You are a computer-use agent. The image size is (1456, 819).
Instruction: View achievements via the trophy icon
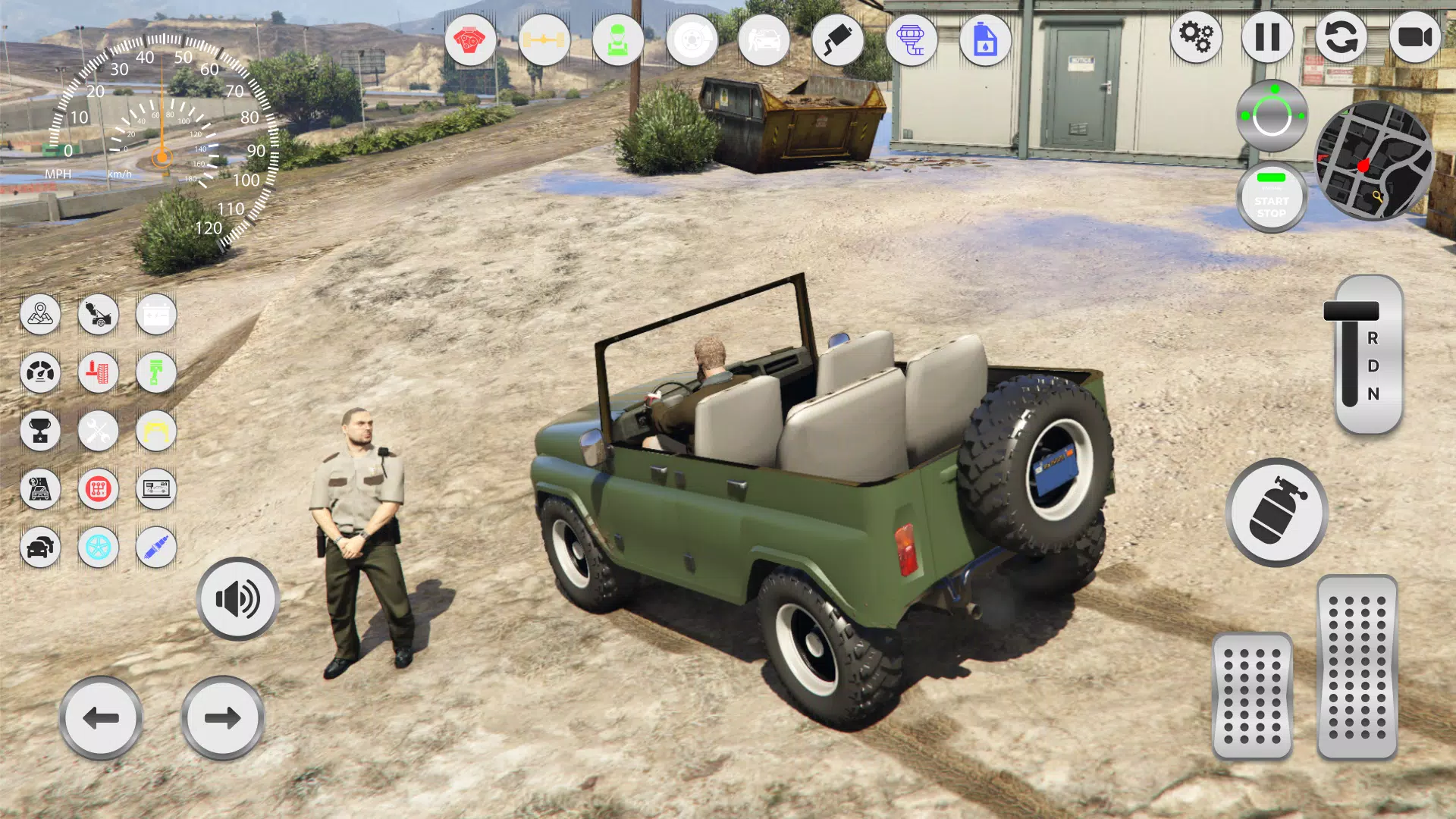click(x=41, y=431)
